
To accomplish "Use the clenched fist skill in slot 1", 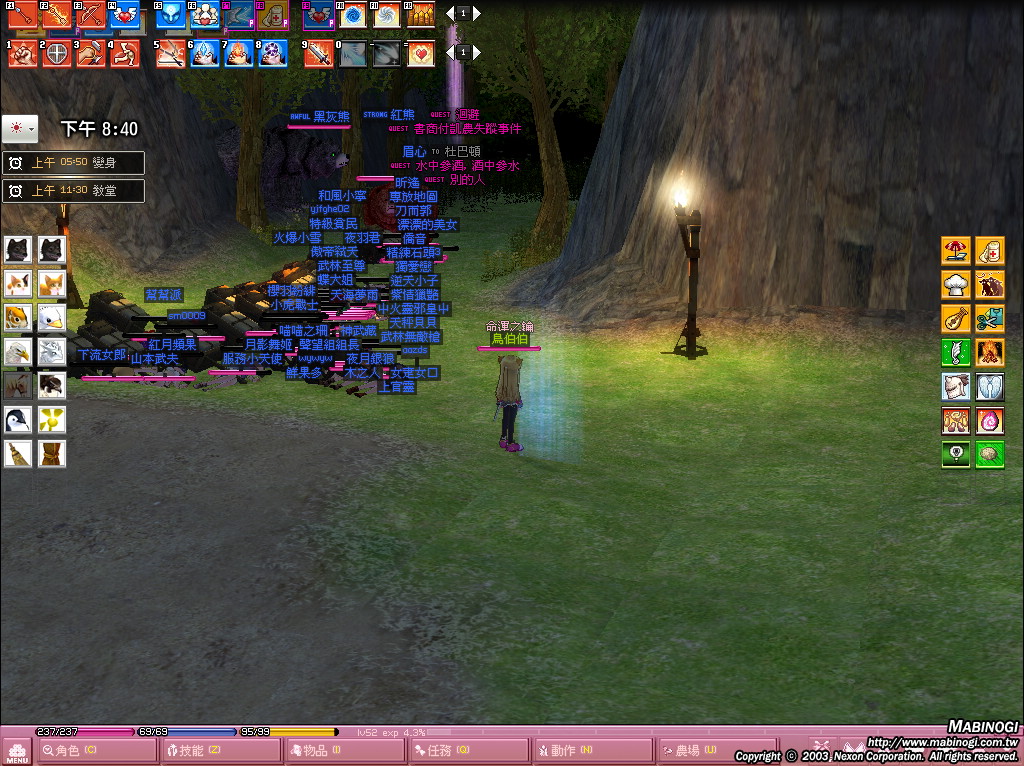I will (x=22, y=54).
